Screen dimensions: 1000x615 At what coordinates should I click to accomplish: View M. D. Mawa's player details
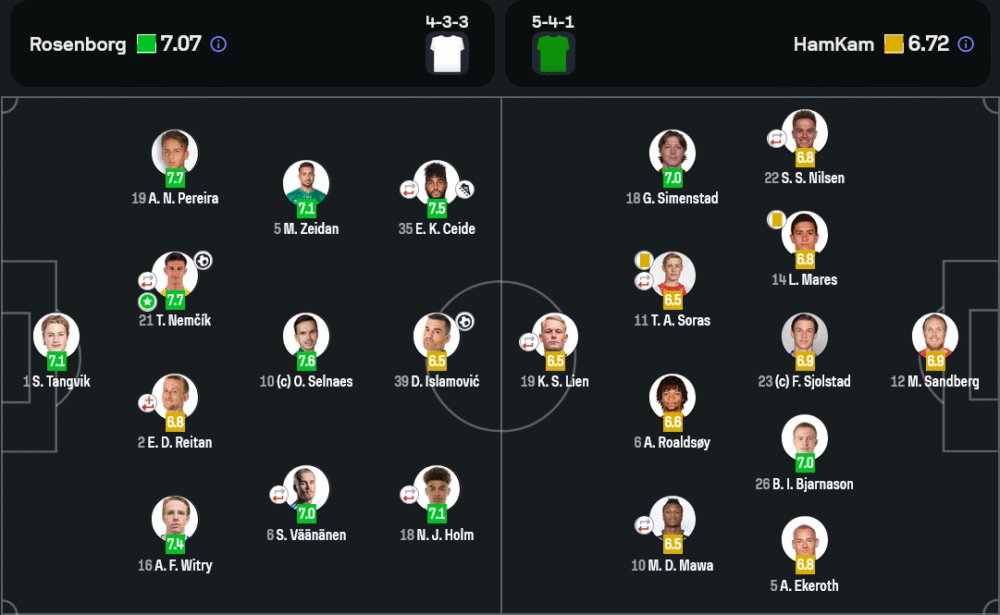[672, 520]
